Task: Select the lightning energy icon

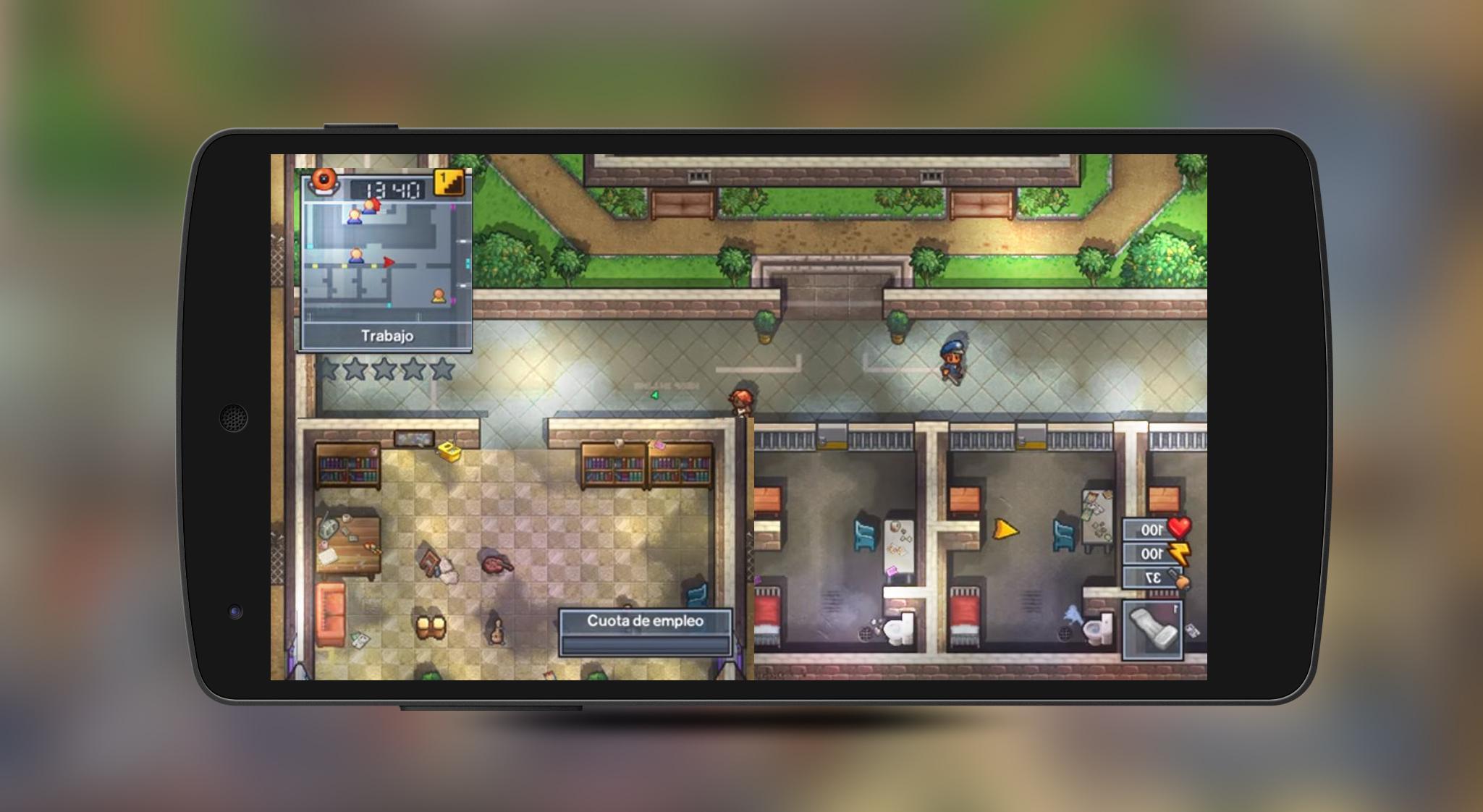Action: (x=1179, y=554)
